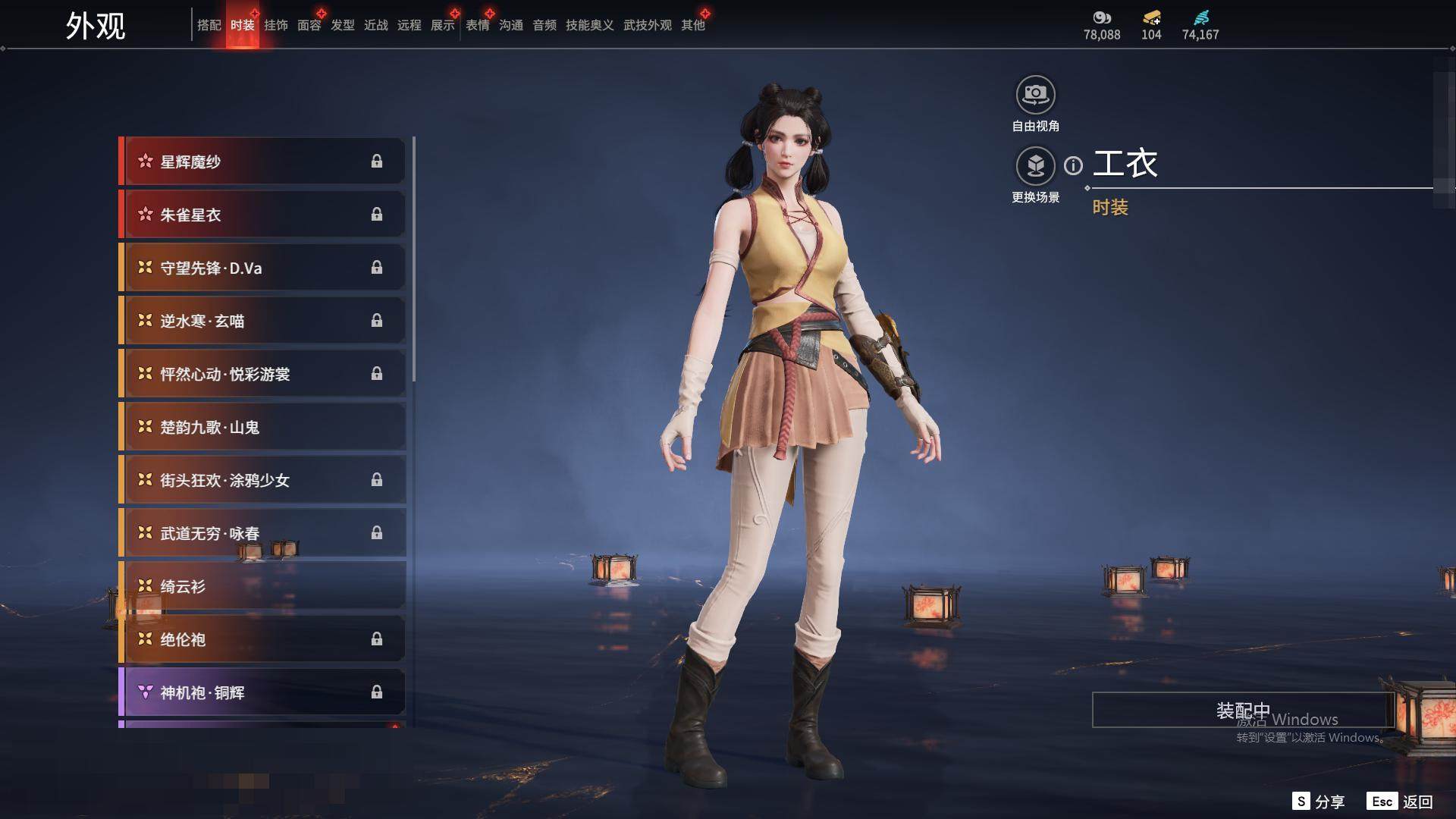Activate the 自由视角 camera button
The height and width of the screenshot is (819, 1456).
[x=1035, y=96]
